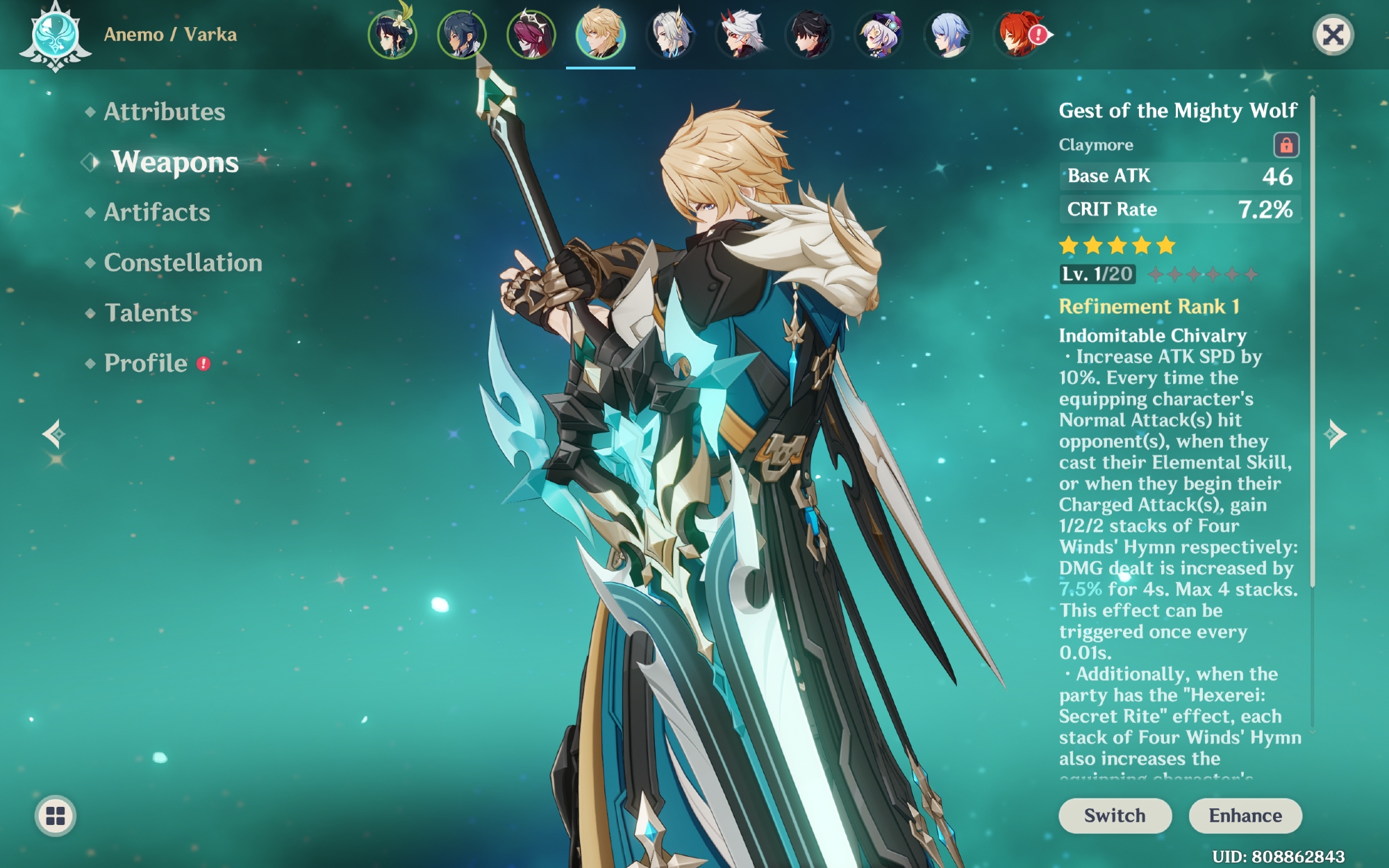Choose Rosaria's portrait
Viewport: 1389px width, 868px height.
pos(531,34)
